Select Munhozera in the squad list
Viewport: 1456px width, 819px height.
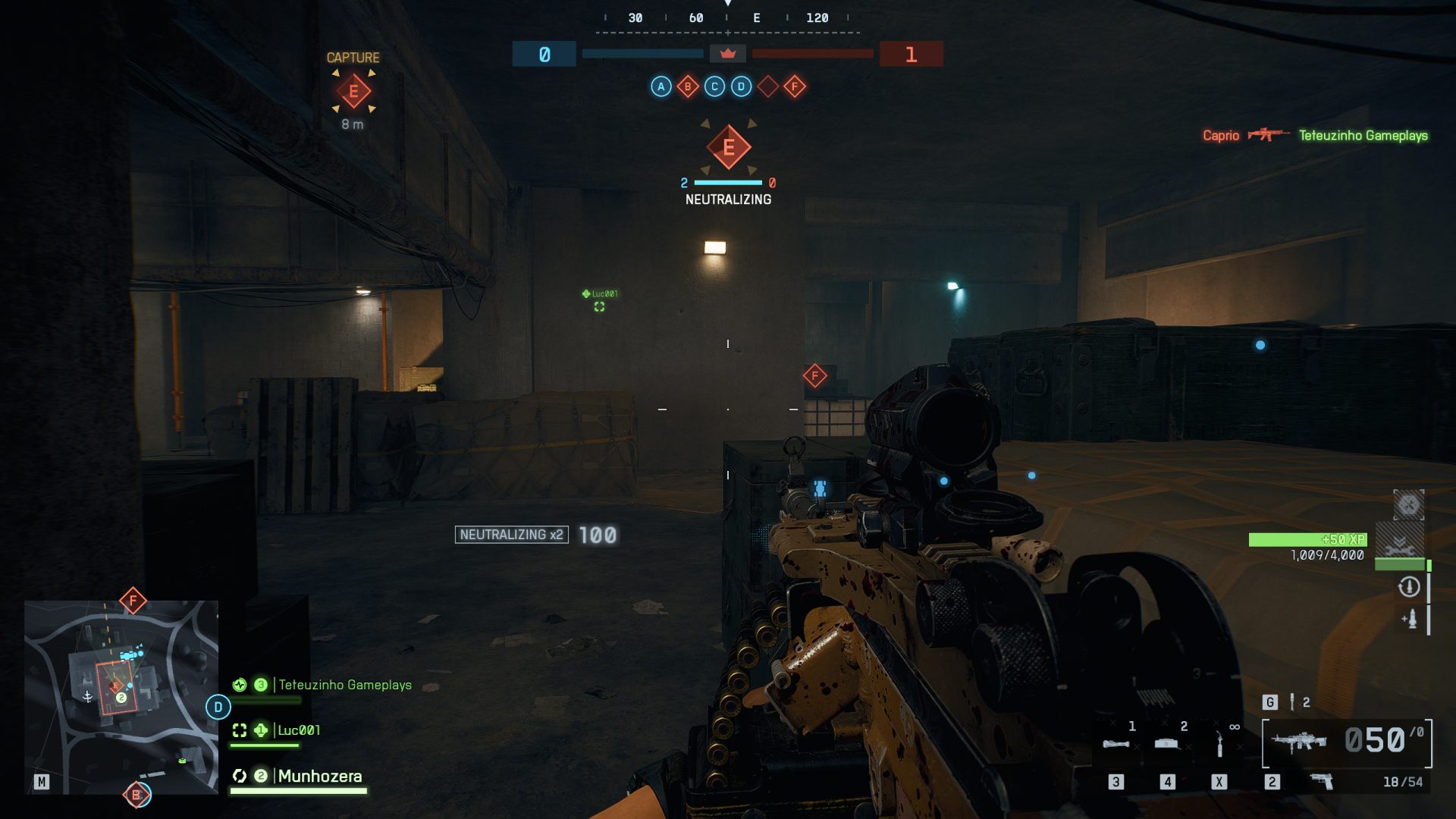coord(318,776)
